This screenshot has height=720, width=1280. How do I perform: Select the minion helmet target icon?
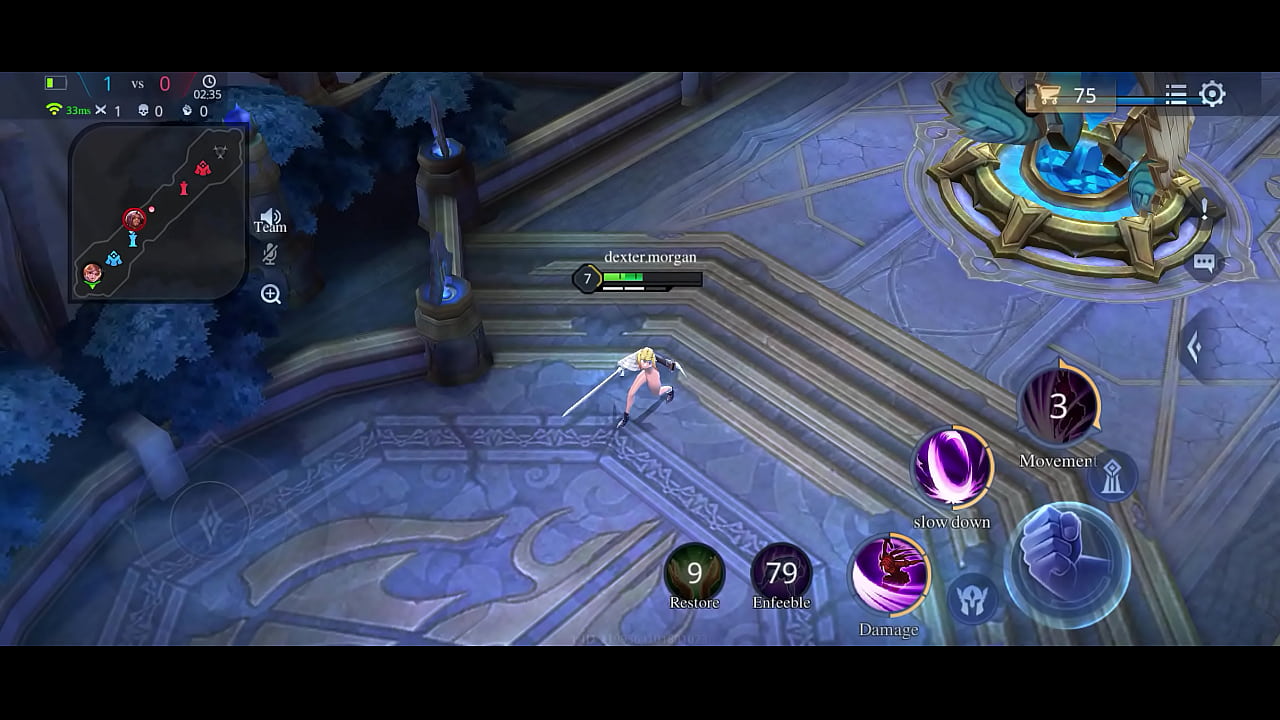coord(970,598)
